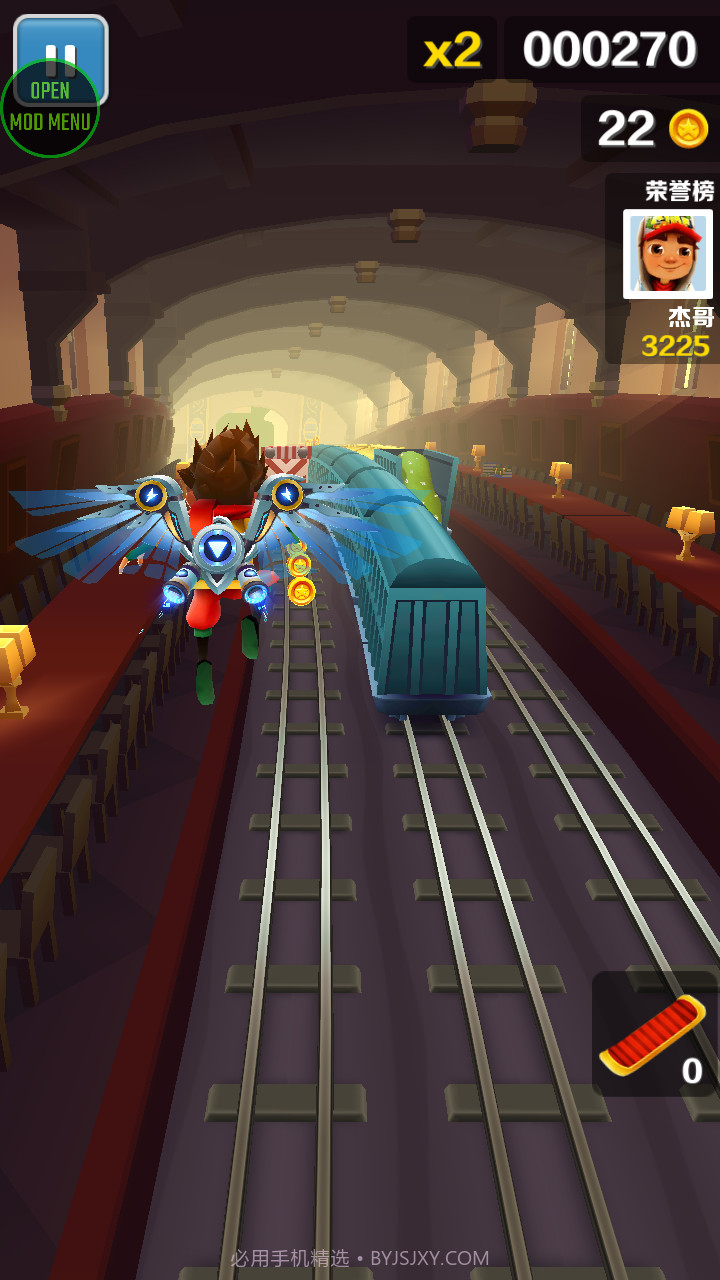
Task: Tap the leaderboard rival's avatar
Action: click(667, 253)
